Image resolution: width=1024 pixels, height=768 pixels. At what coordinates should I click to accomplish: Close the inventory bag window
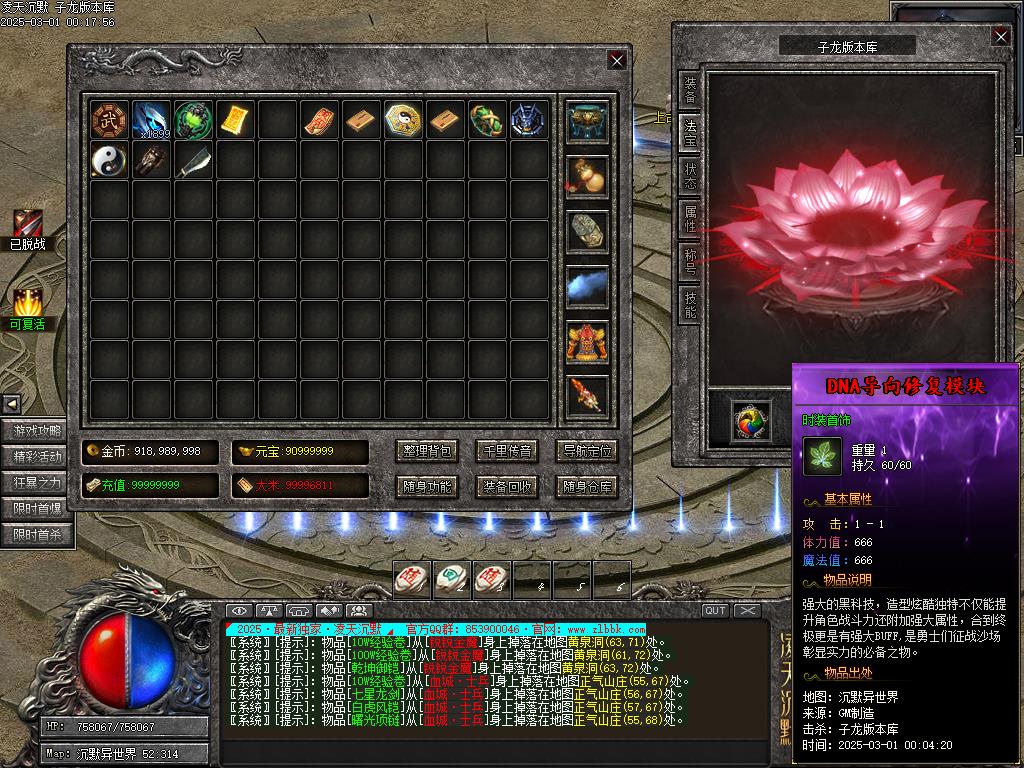(x=616, y=60)
